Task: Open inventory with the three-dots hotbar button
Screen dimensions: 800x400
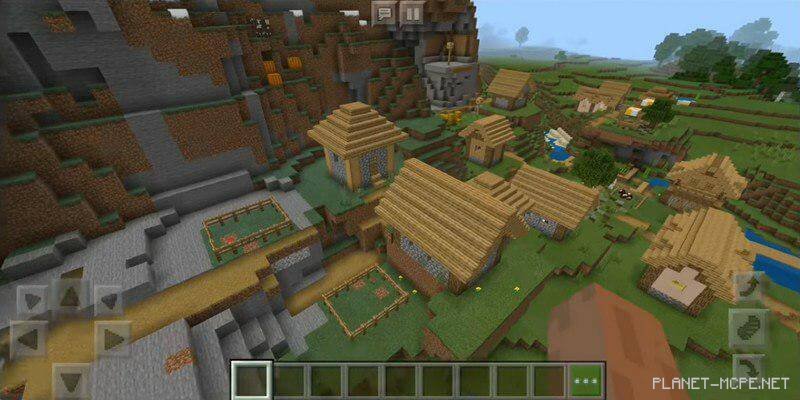Action: click(x=585, y=381)
